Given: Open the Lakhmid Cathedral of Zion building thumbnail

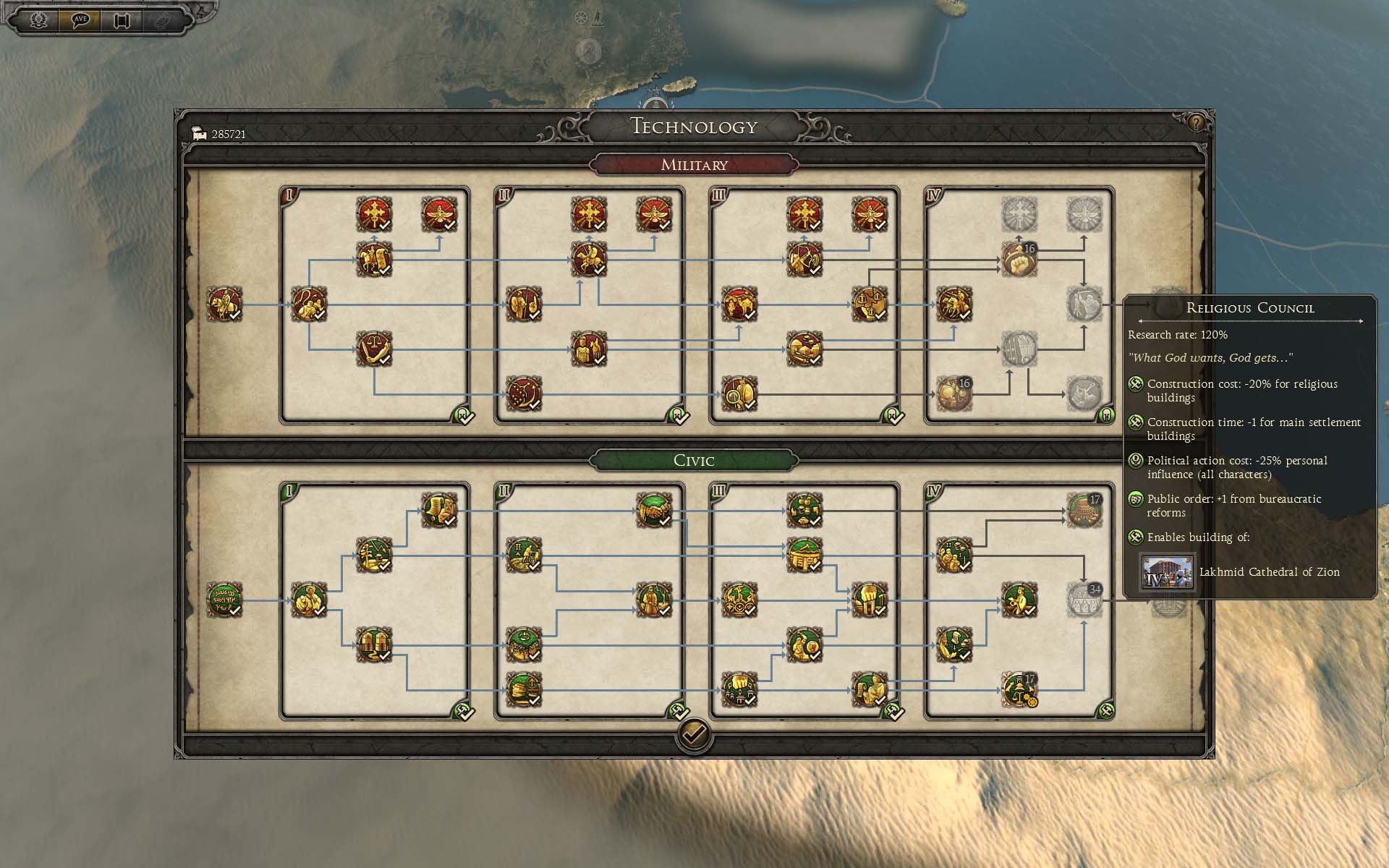Looking at the screenshot, I should point(1166,572).
